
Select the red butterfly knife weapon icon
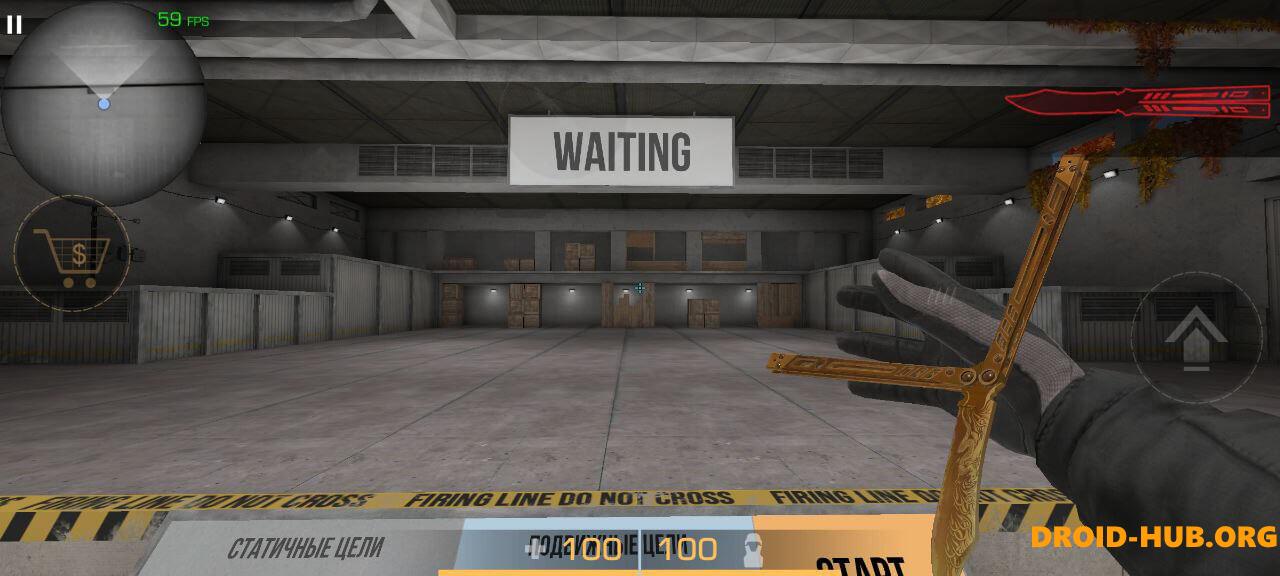pyautogui.click(x=1140, y=100)
